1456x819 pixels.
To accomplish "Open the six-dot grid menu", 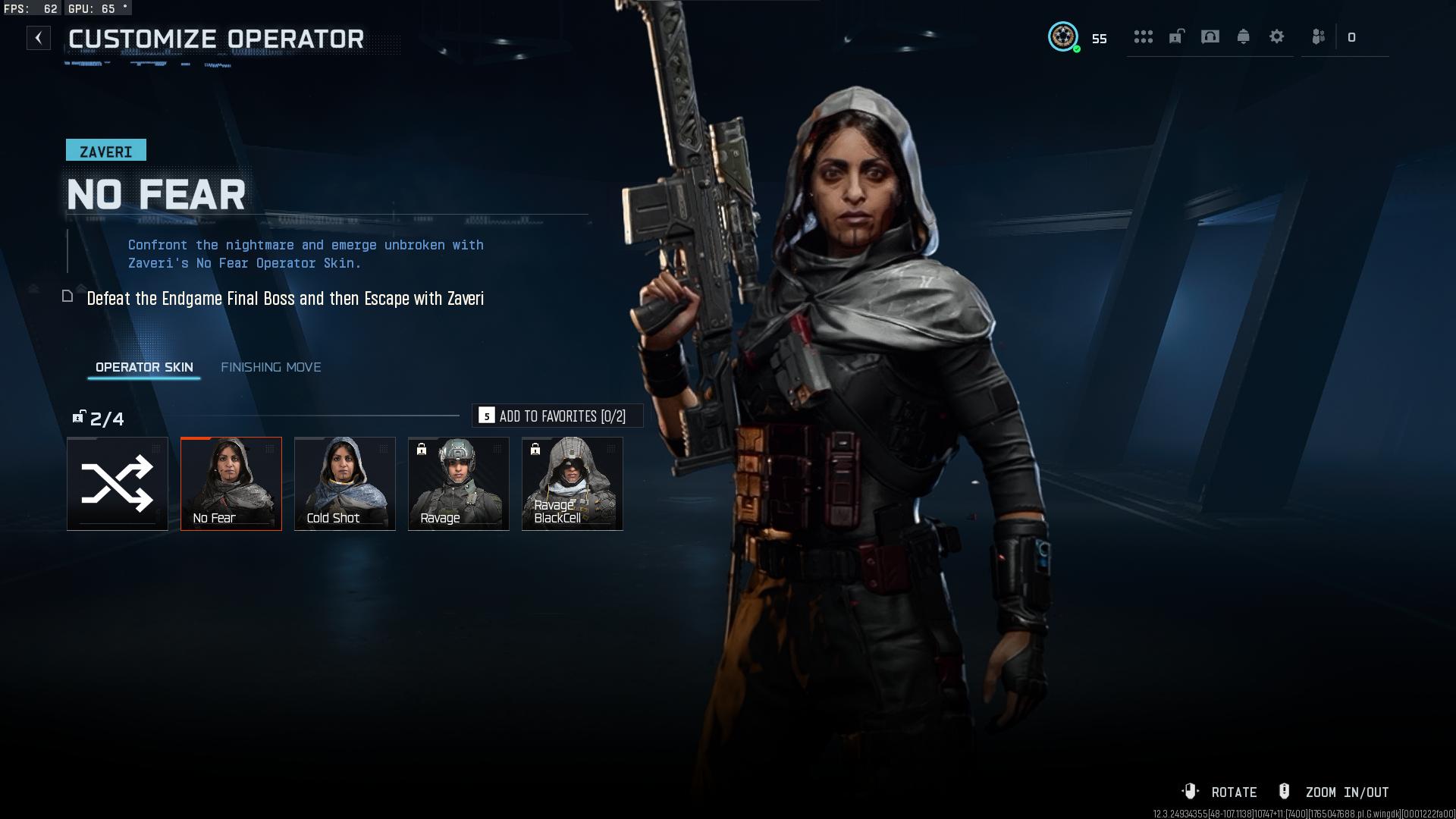I will click(1143, 36).
